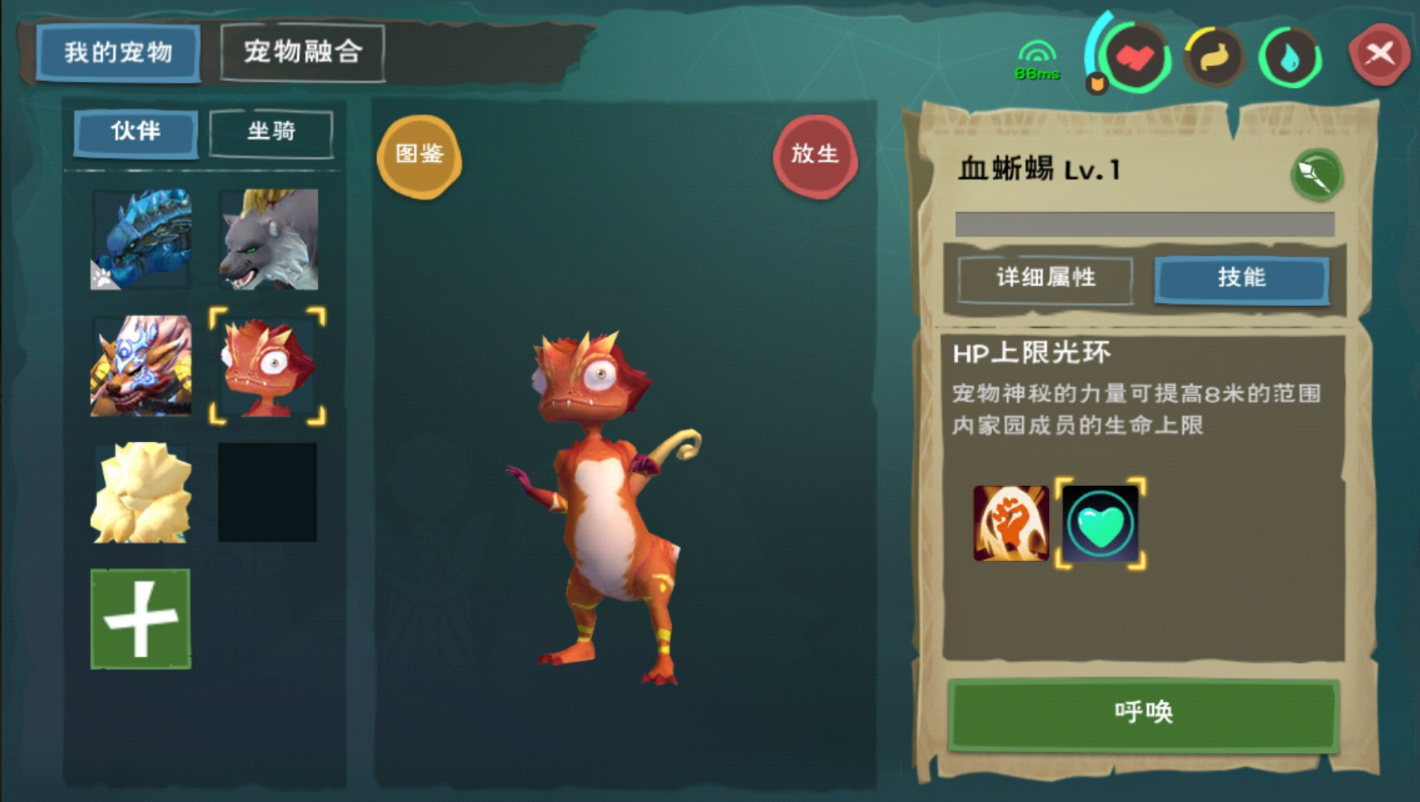The height and width of the screenshot is (802, 1420).
Task: Click the green pen rename icon
Action: [1316, 175]
